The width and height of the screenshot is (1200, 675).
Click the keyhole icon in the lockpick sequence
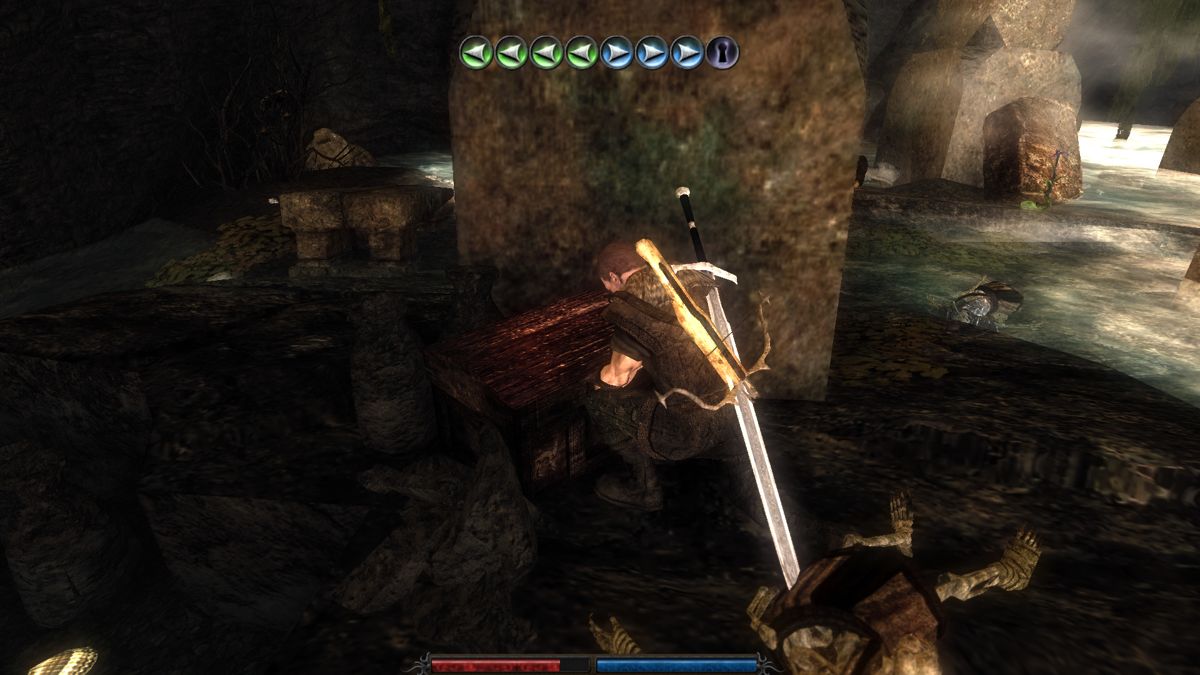[722, 52]
